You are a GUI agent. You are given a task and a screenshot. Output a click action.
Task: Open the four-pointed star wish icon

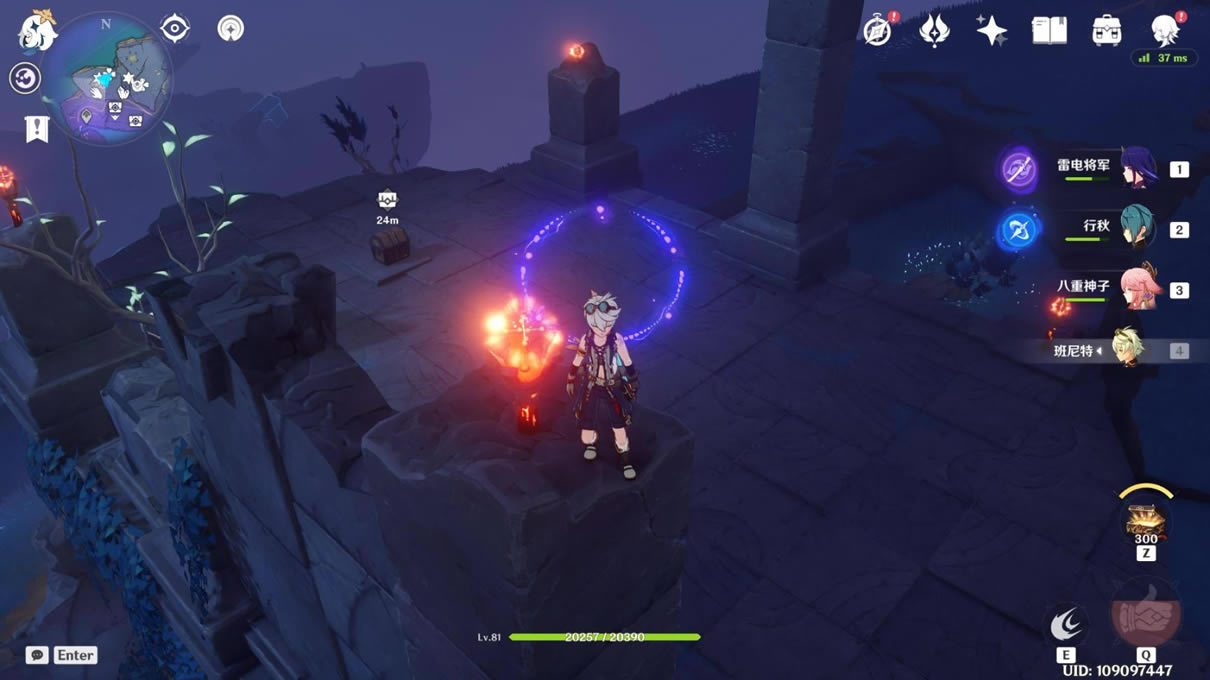point(991,31)
